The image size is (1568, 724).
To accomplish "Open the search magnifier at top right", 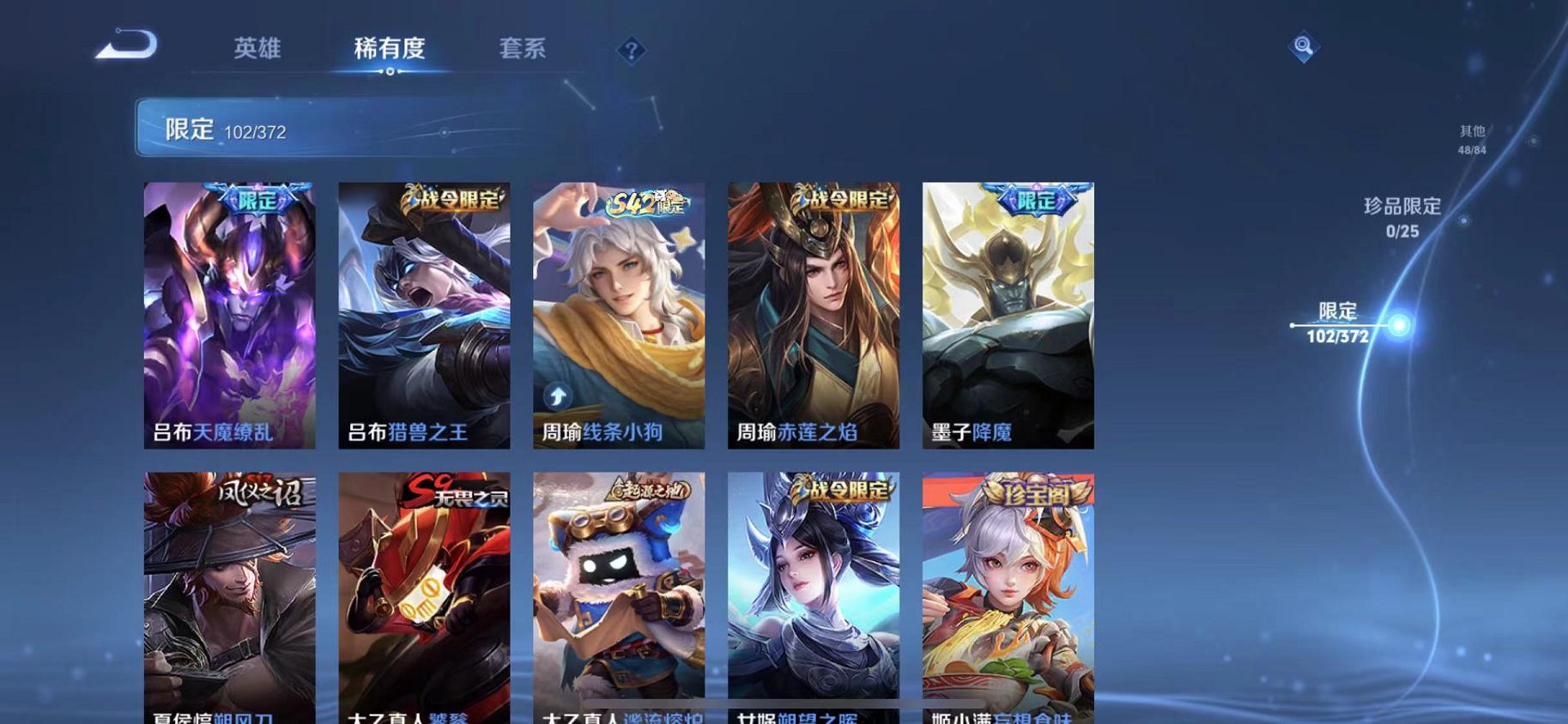I will point(1303,47).
